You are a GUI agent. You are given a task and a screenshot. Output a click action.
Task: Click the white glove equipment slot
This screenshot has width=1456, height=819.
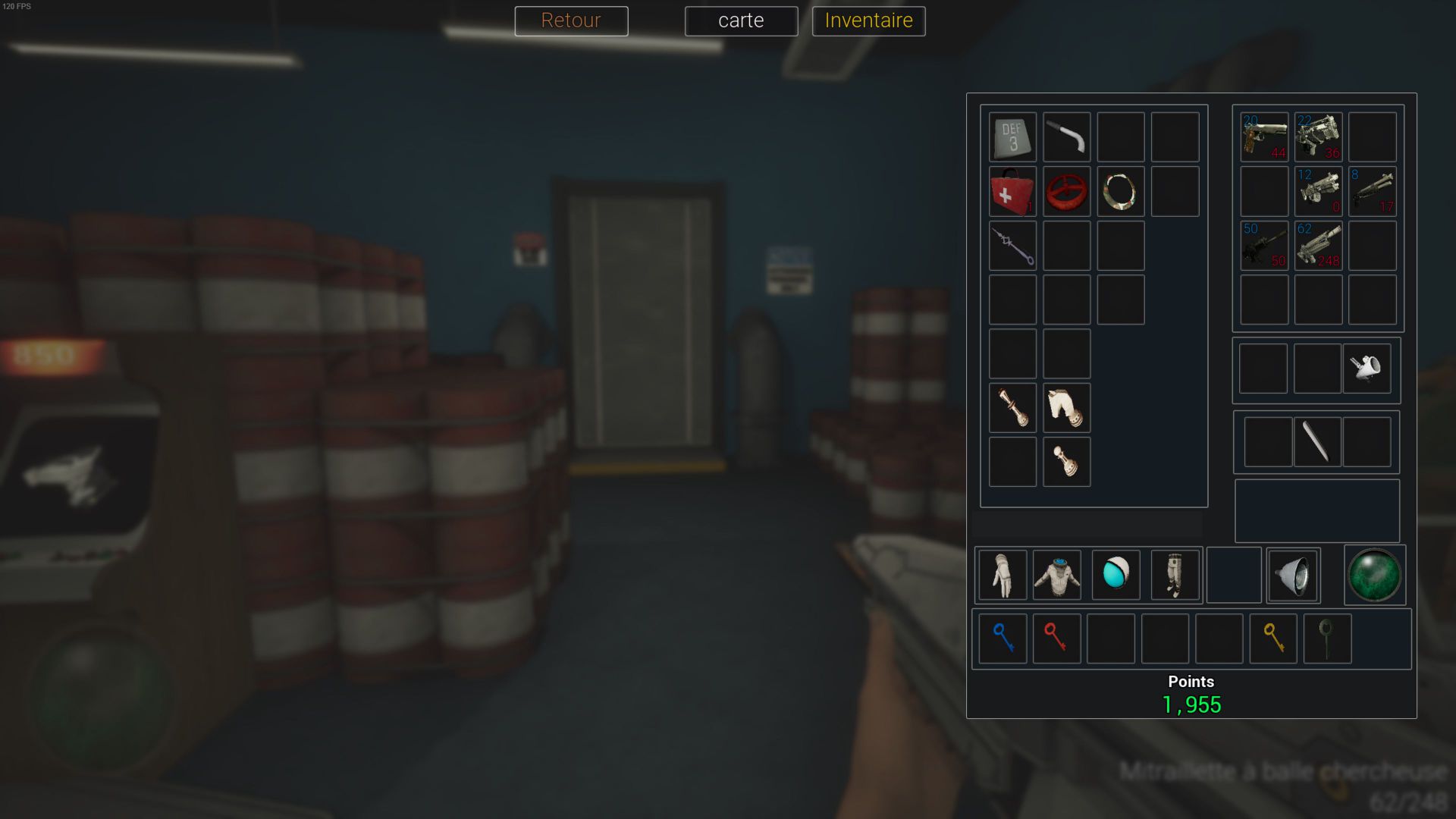pos(1003,575)
